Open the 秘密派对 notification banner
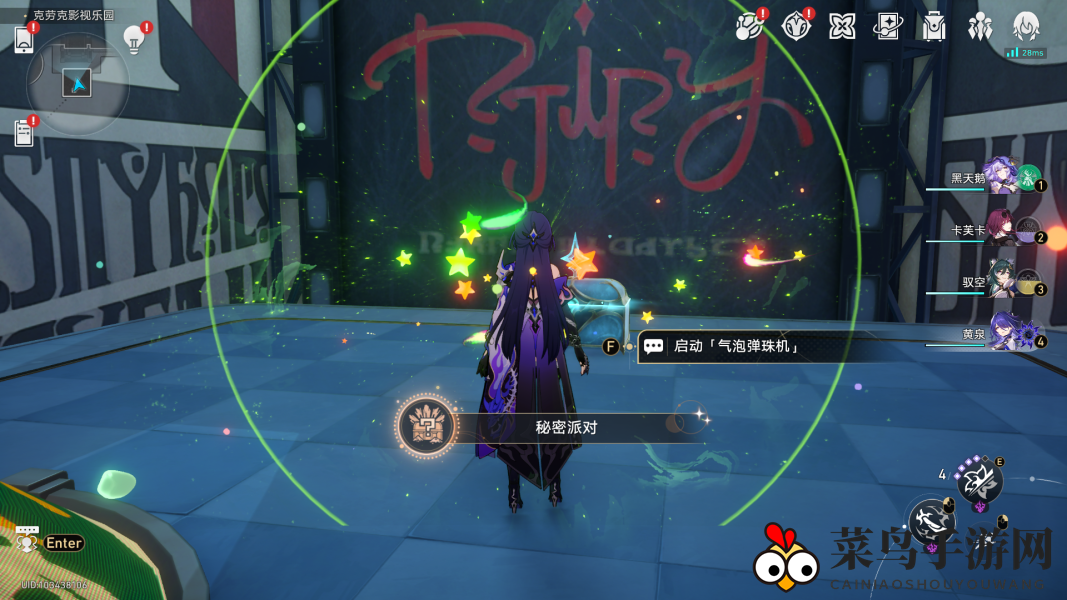 point(550,427)
